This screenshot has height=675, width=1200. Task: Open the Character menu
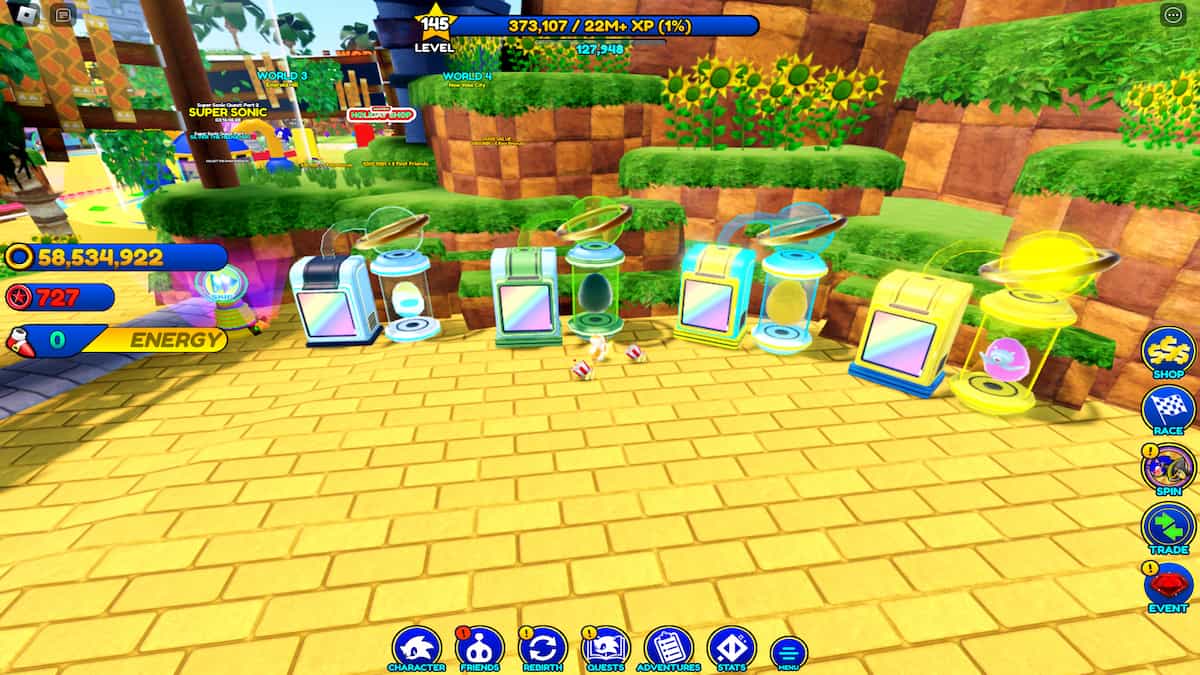(x=416, y=646)
